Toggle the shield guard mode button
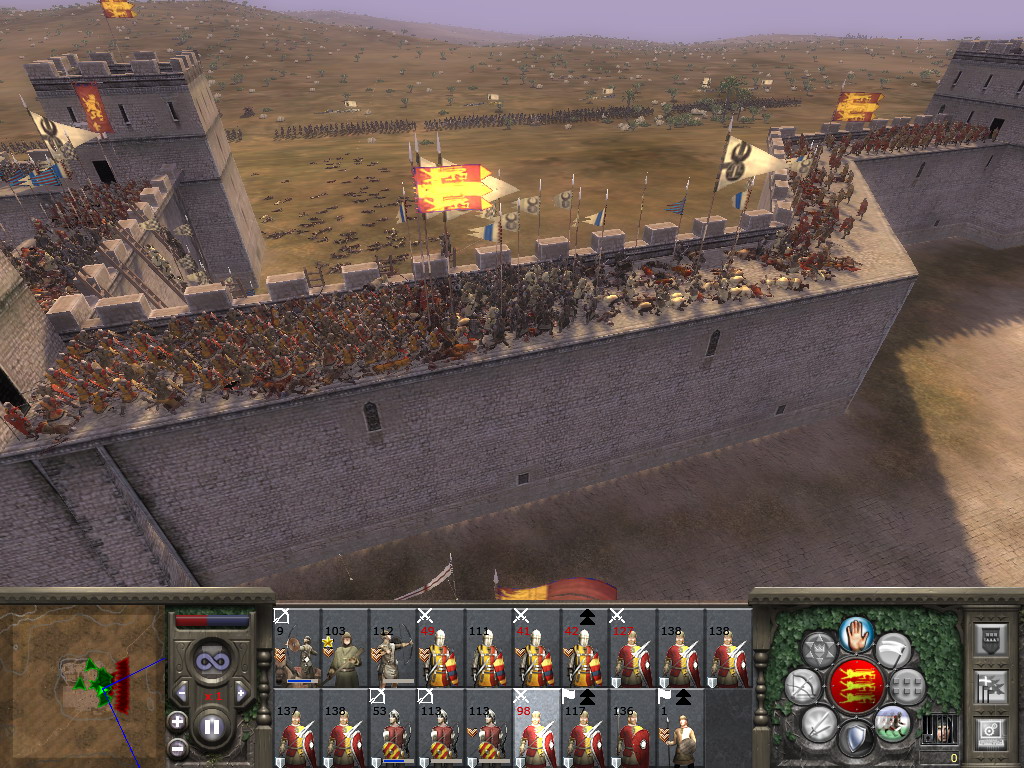 point(855,738)
